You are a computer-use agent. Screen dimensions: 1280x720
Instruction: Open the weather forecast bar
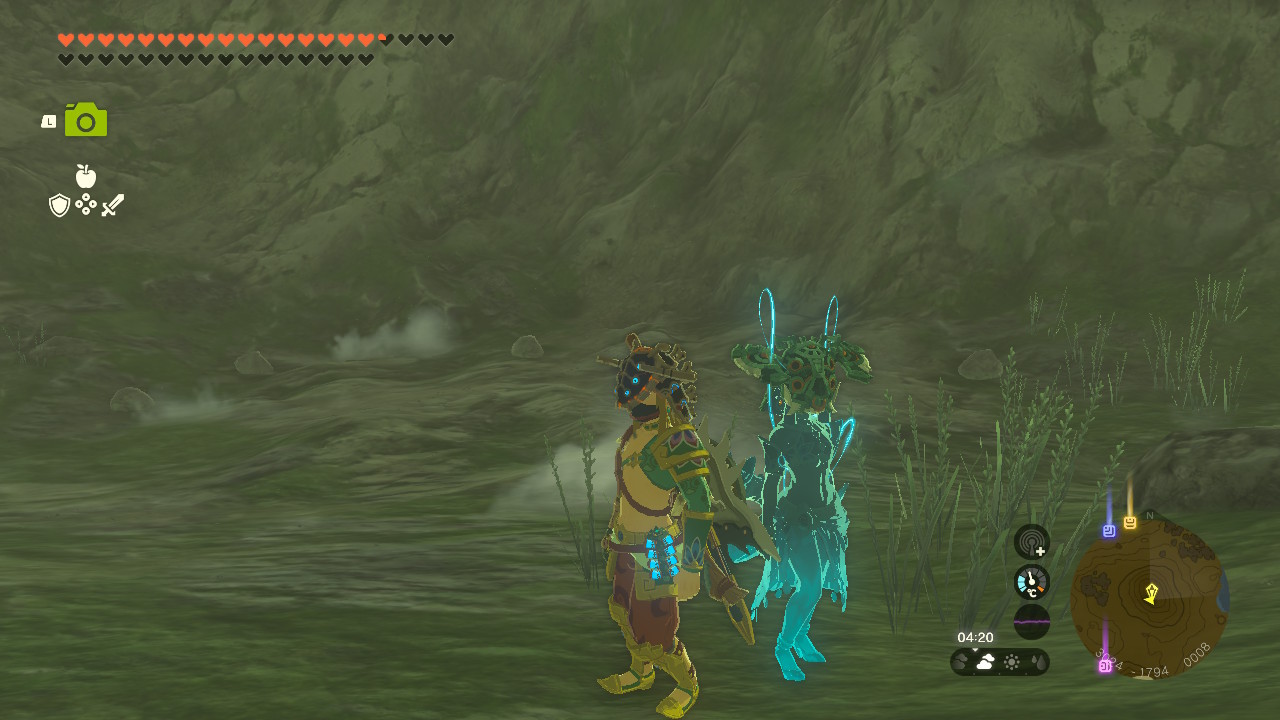point(999,662)
